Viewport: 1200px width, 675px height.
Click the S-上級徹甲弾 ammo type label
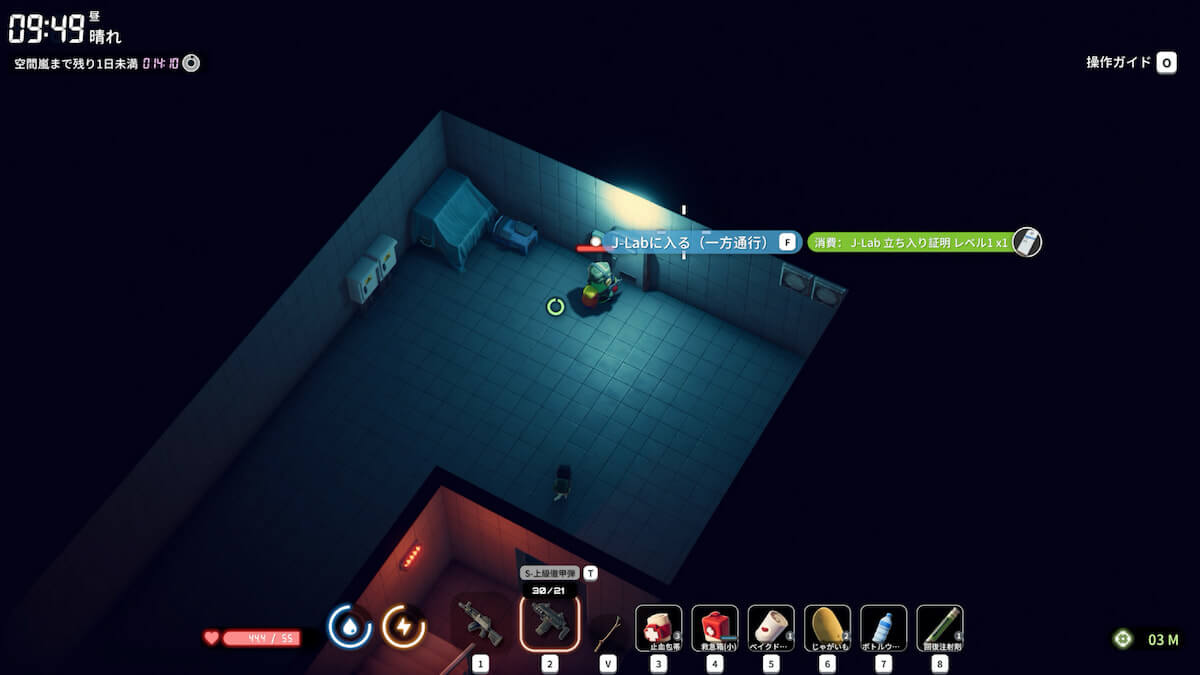[x=551, y=574]
